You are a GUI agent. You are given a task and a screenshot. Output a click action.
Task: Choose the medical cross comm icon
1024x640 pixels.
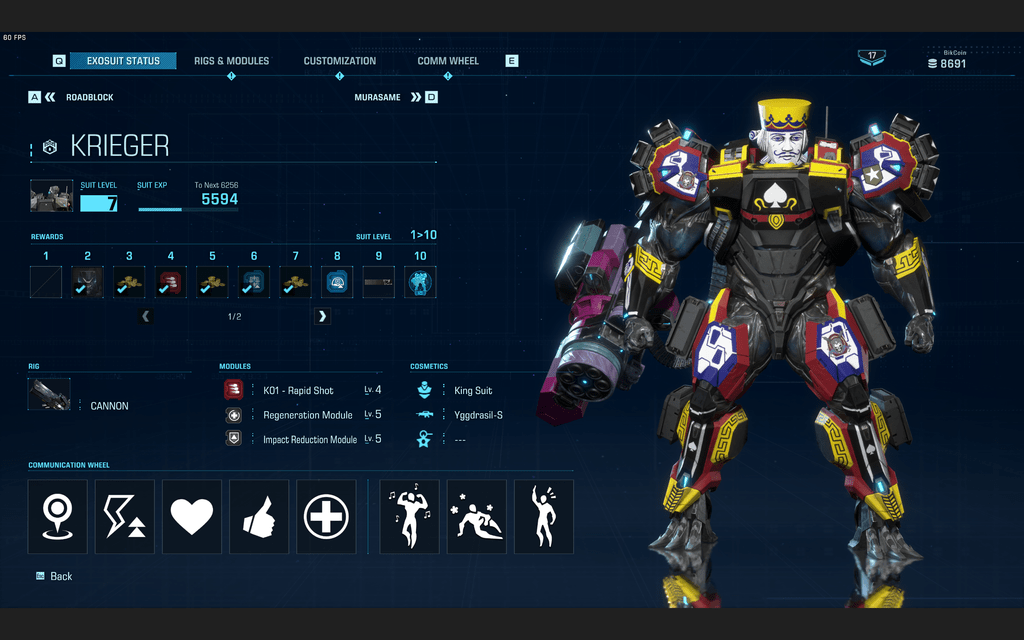tap(326, 516)
